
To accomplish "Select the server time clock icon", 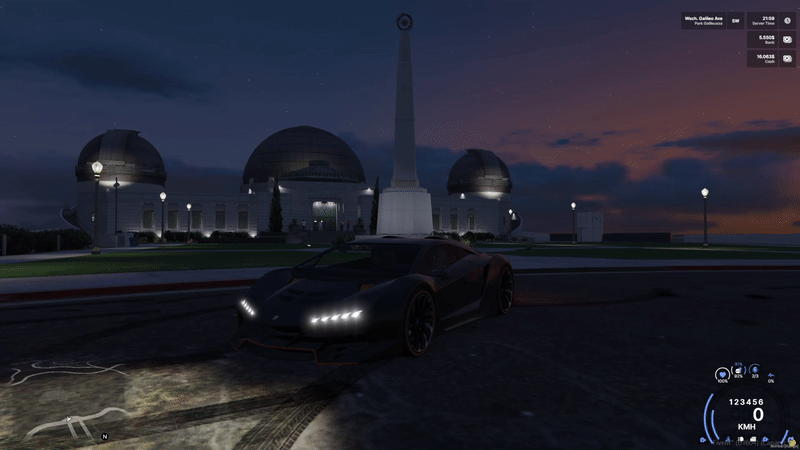I will pos(787,20).
